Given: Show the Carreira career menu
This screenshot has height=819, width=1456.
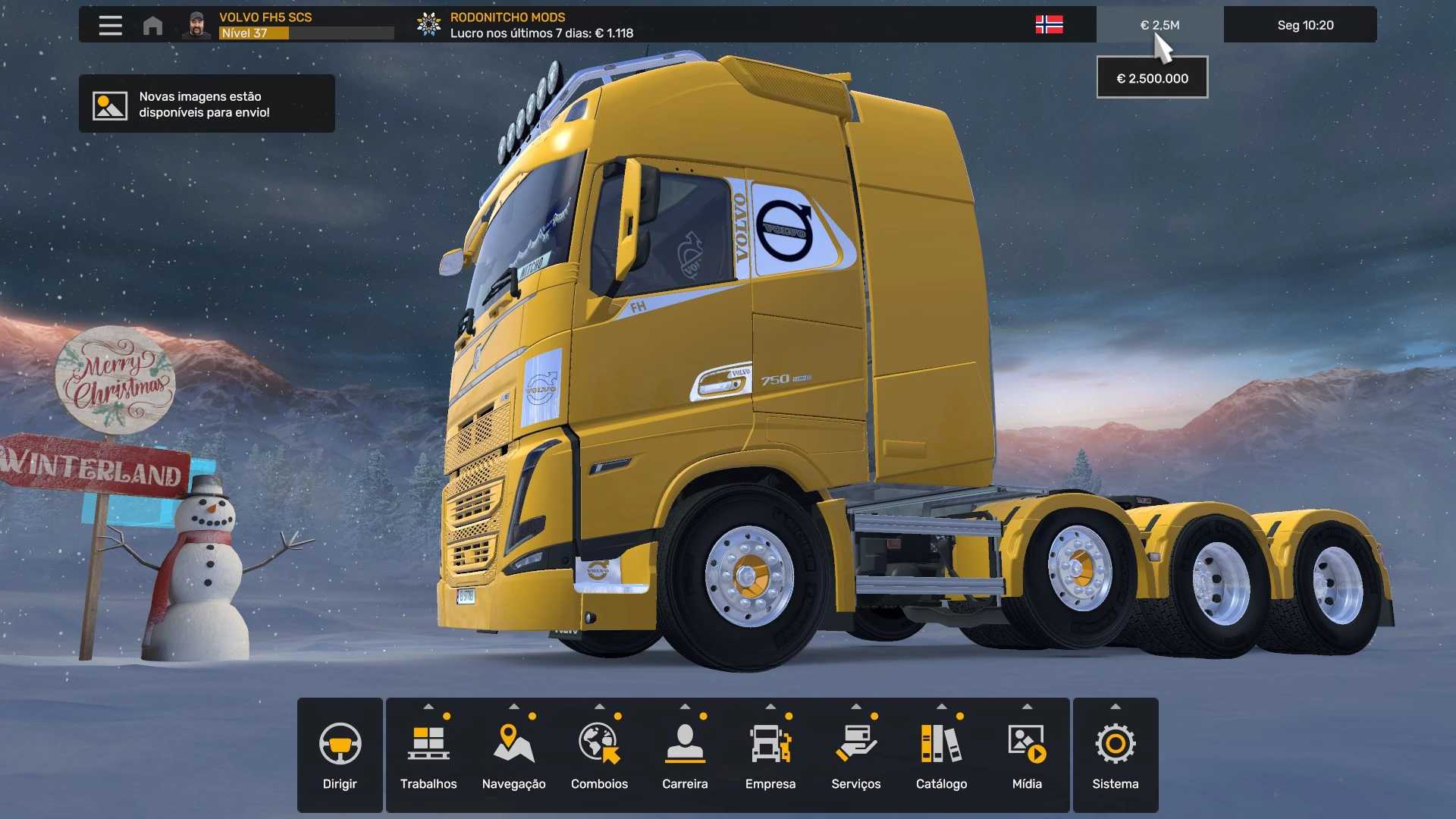Looking at the screenshot, I should (685, 755).
